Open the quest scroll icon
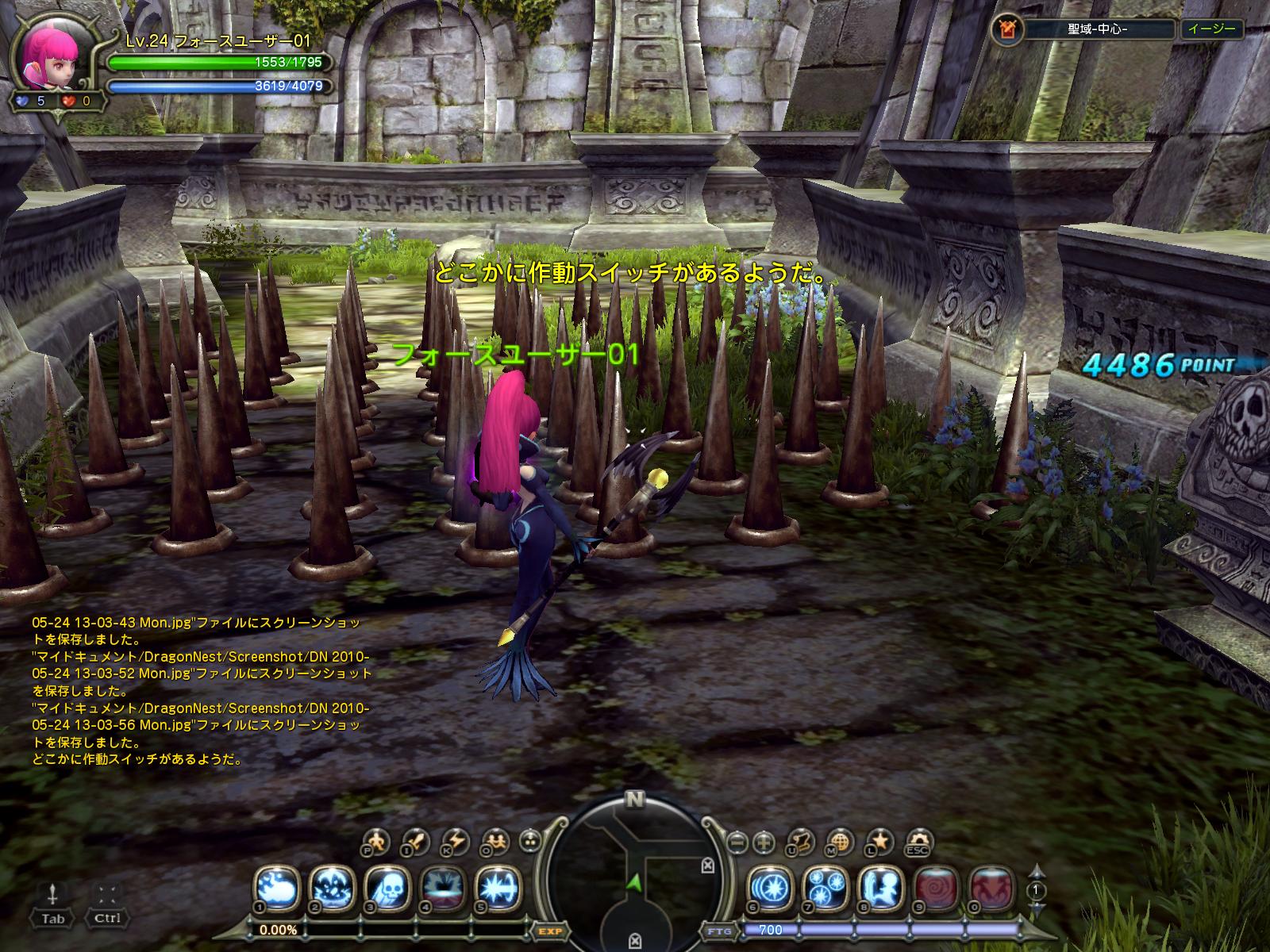Screen dimensions: 1270x952 point(802,841)
